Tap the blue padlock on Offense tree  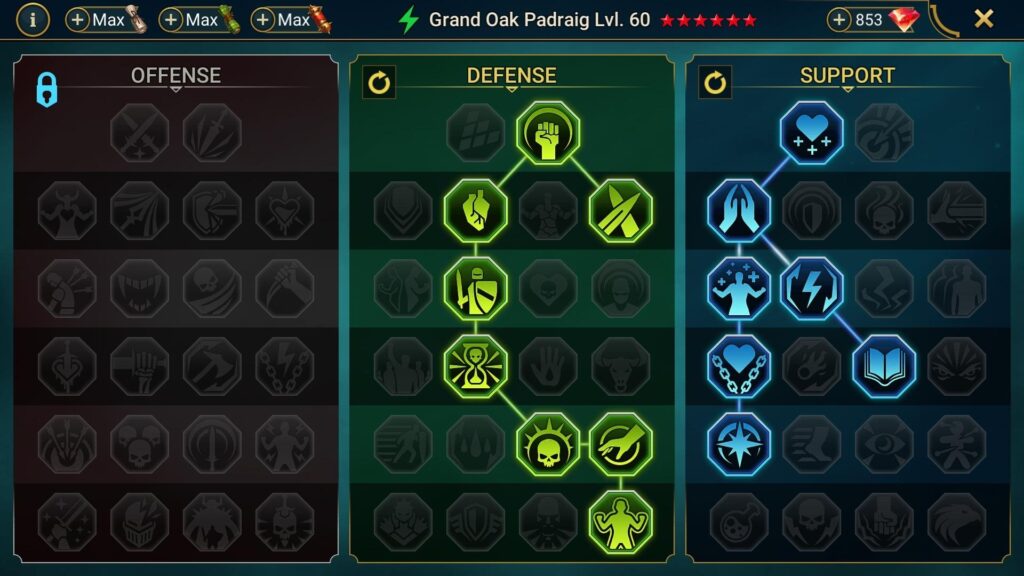(x=47, y=89)
